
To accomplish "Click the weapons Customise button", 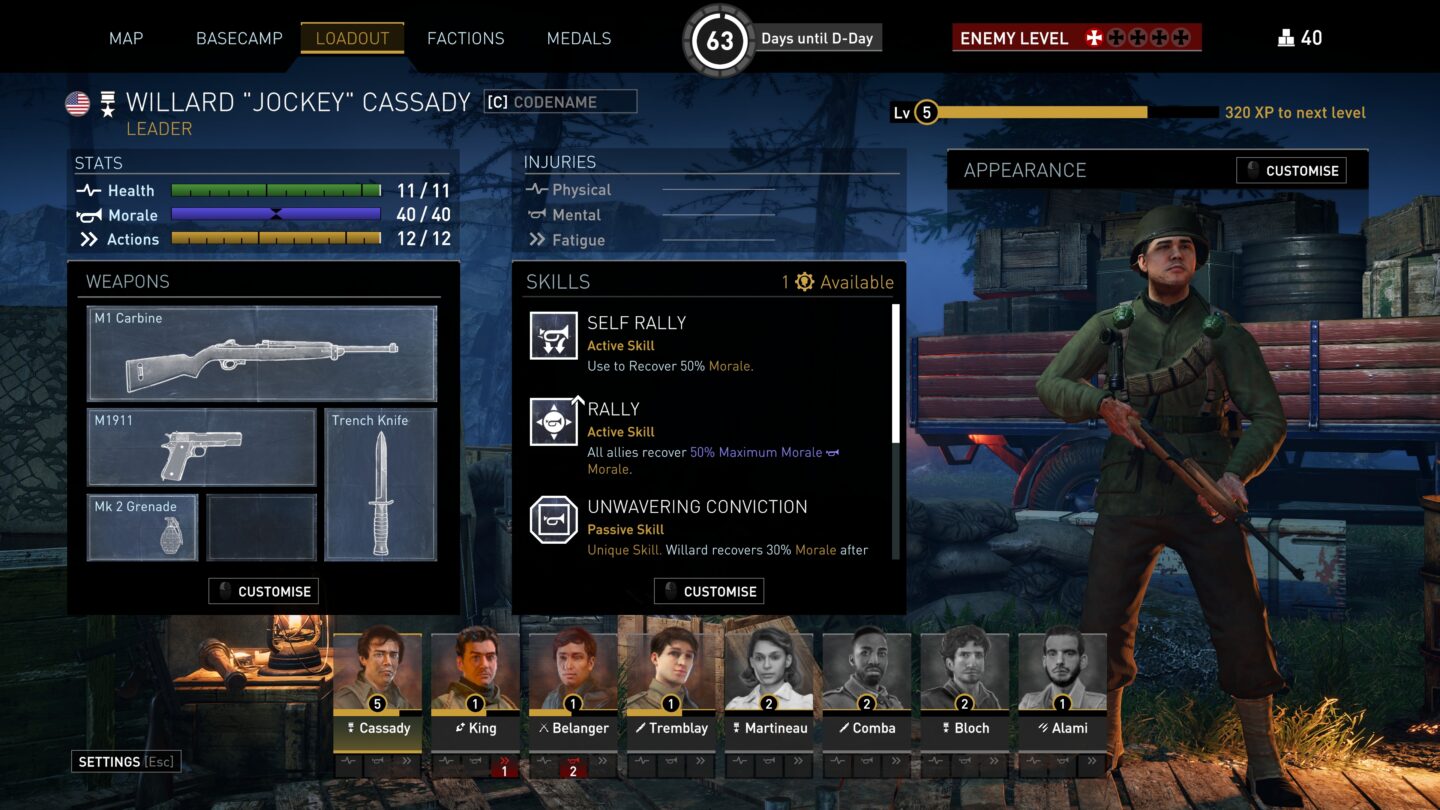I will click(263, 591).
